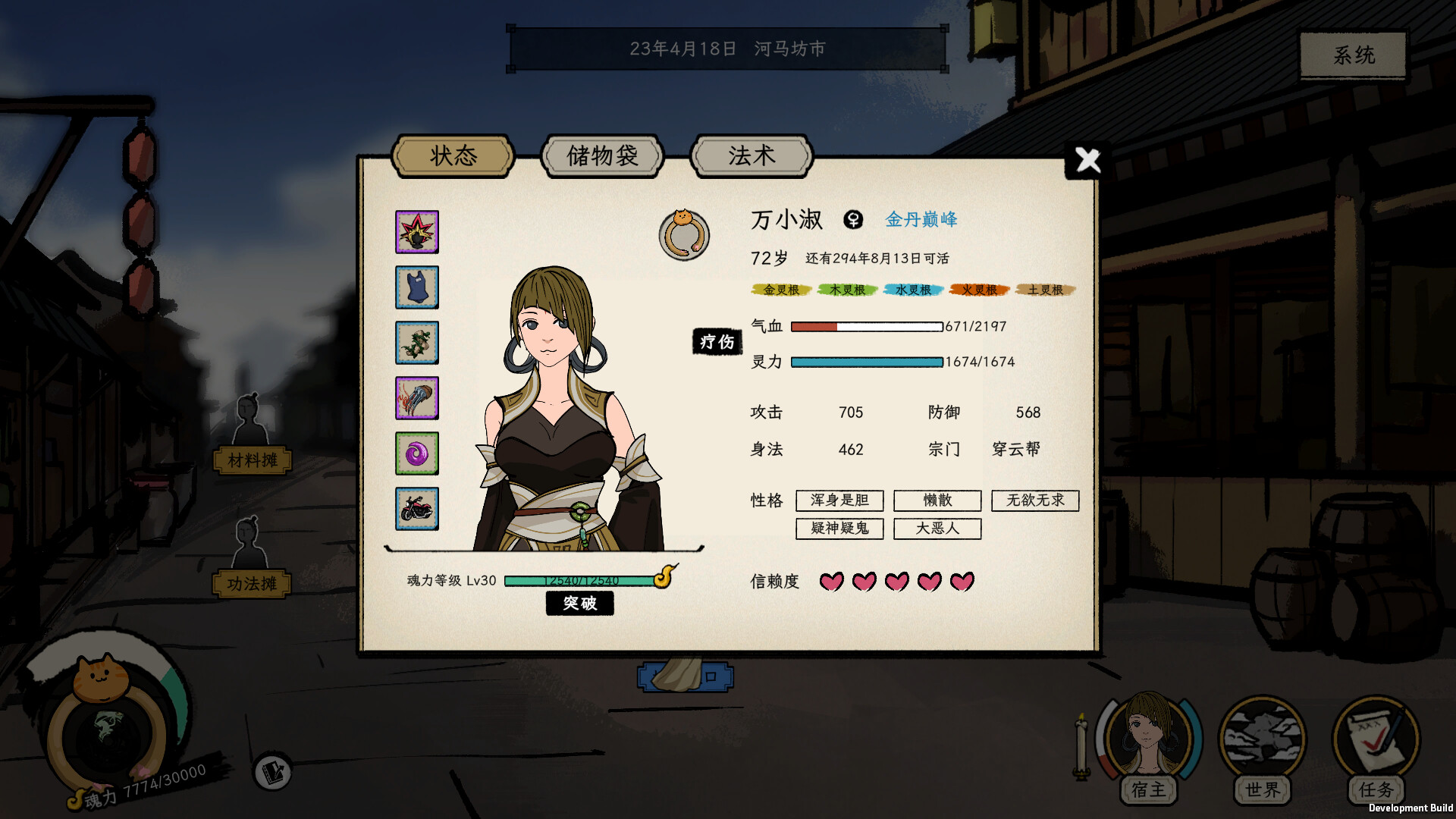Open the jellyfish artifact equipment icon
The height and width of the screenshot is (819, 1456).
(x=417, y=397)
